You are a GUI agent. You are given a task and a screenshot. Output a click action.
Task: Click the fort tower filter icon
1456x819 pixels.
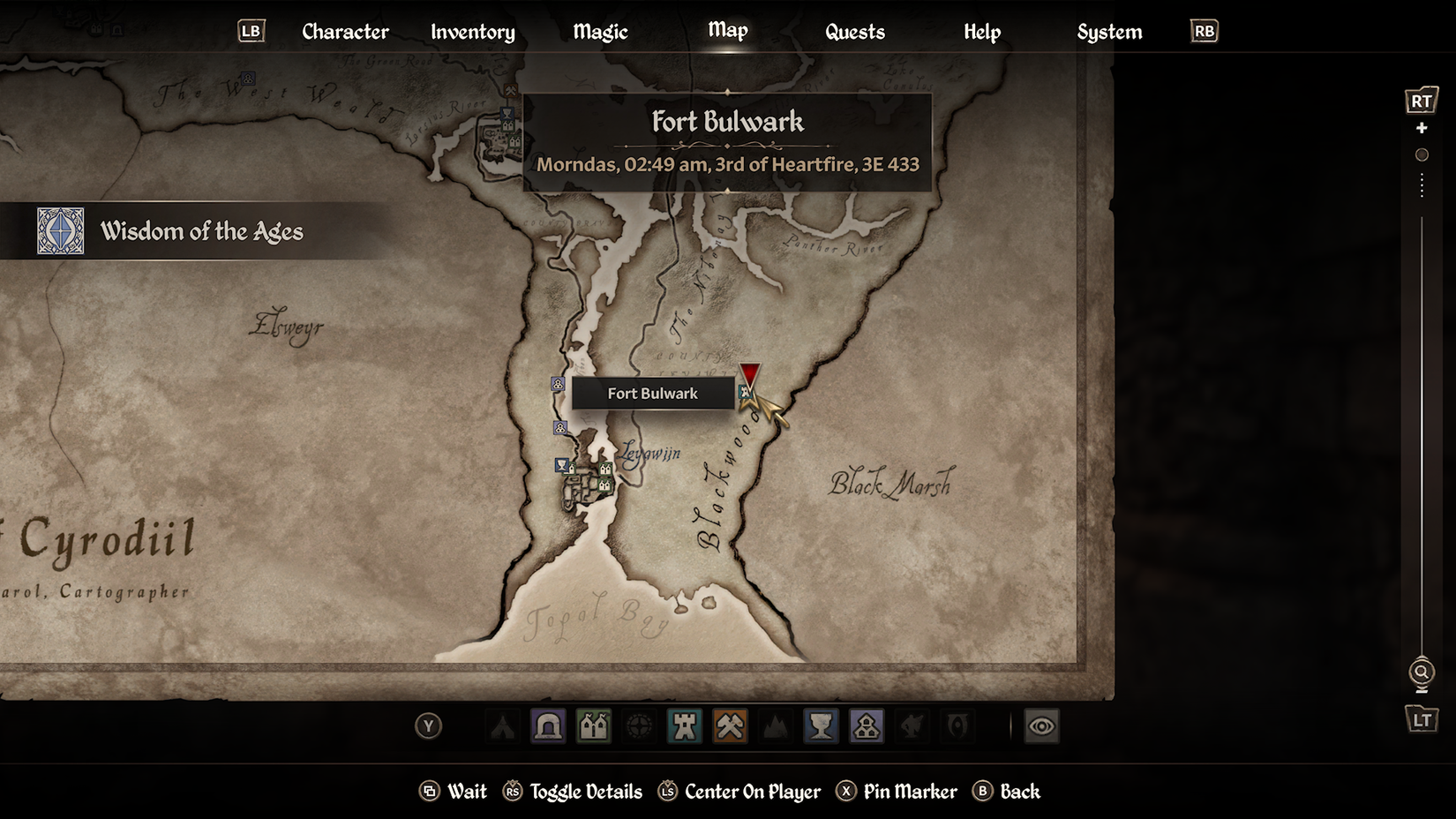click(686, 726)
